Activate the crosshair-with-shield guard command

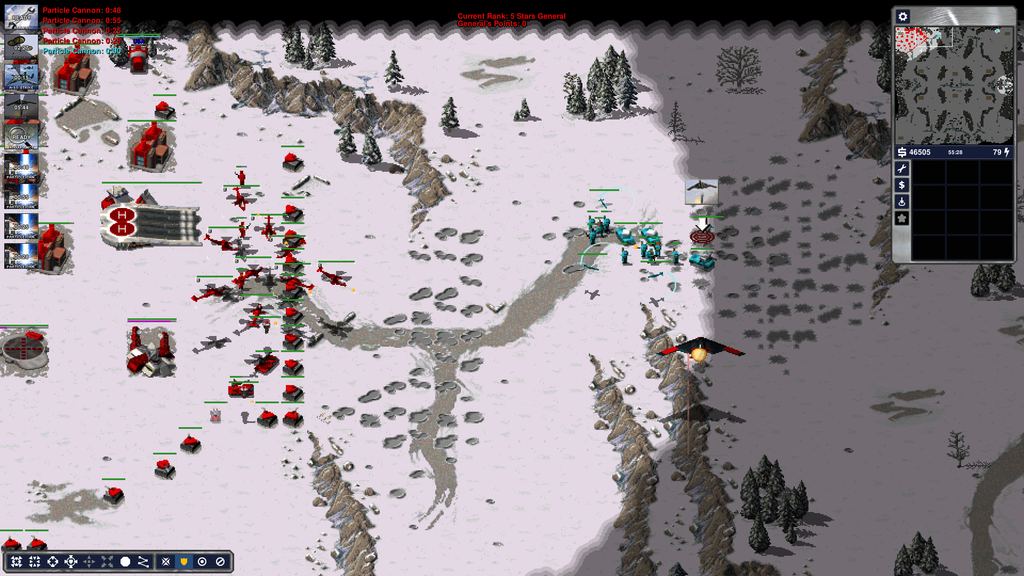[x=71, y=562]
